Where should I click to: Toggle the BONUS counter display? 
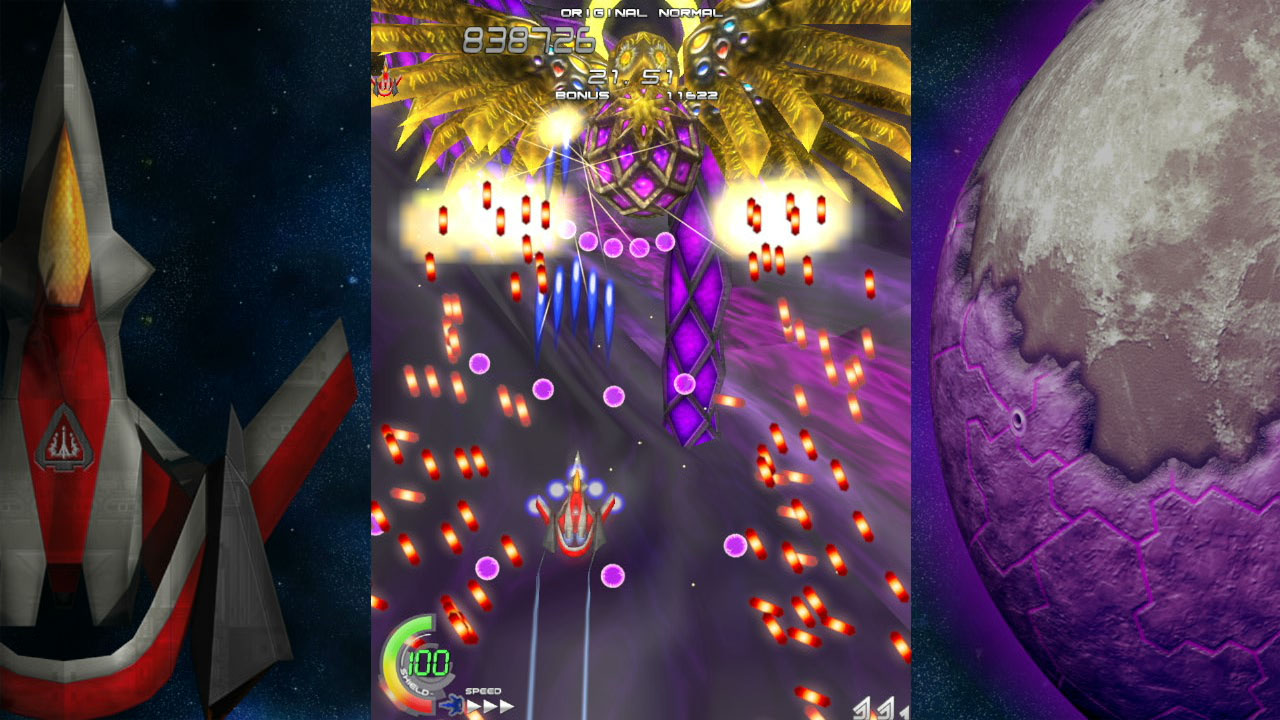coord(583,95)
